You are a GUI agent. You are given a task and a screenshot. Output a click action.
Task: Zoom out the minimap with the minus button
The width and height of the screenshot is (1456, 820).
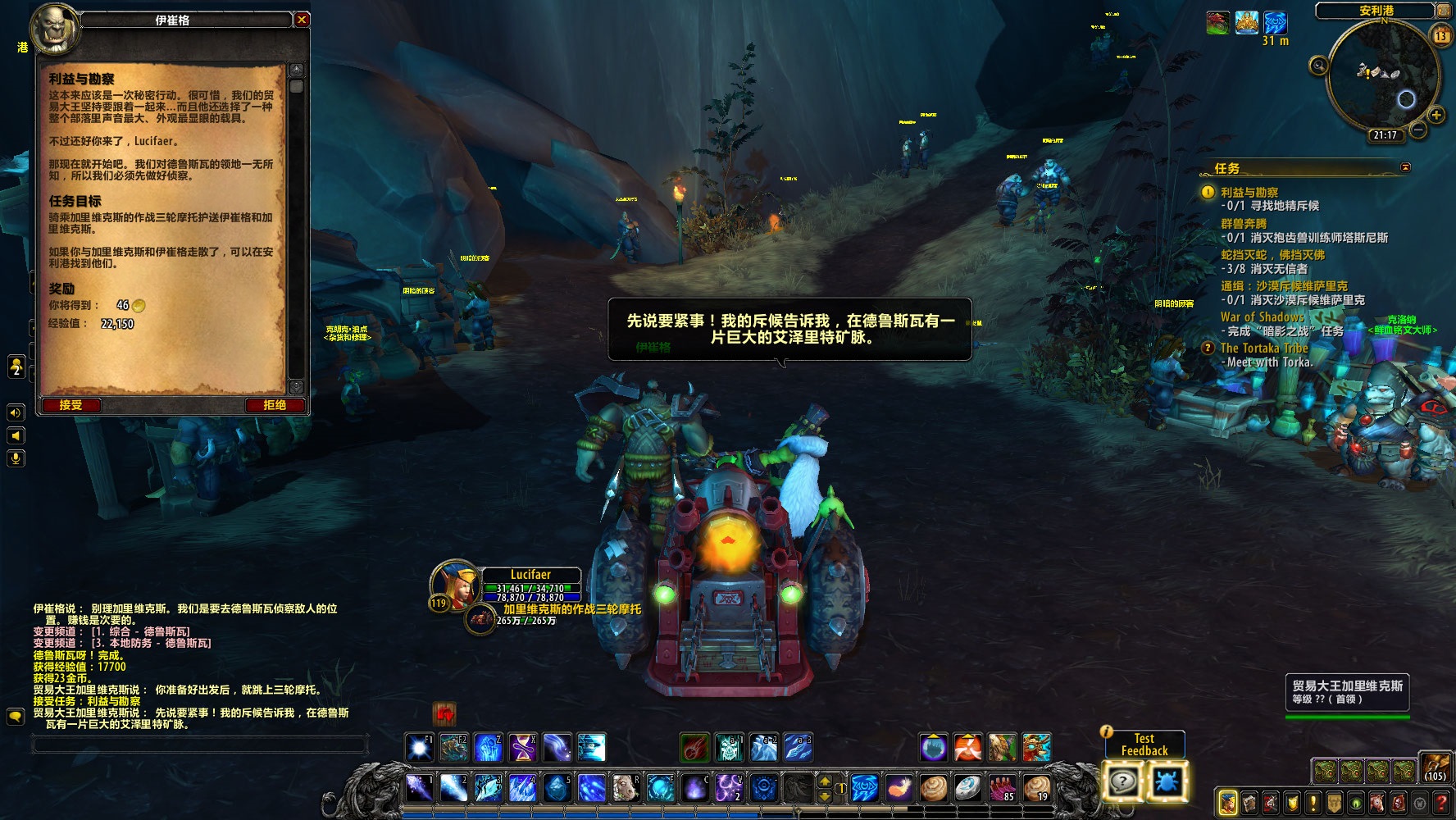tap(1418, 130)
